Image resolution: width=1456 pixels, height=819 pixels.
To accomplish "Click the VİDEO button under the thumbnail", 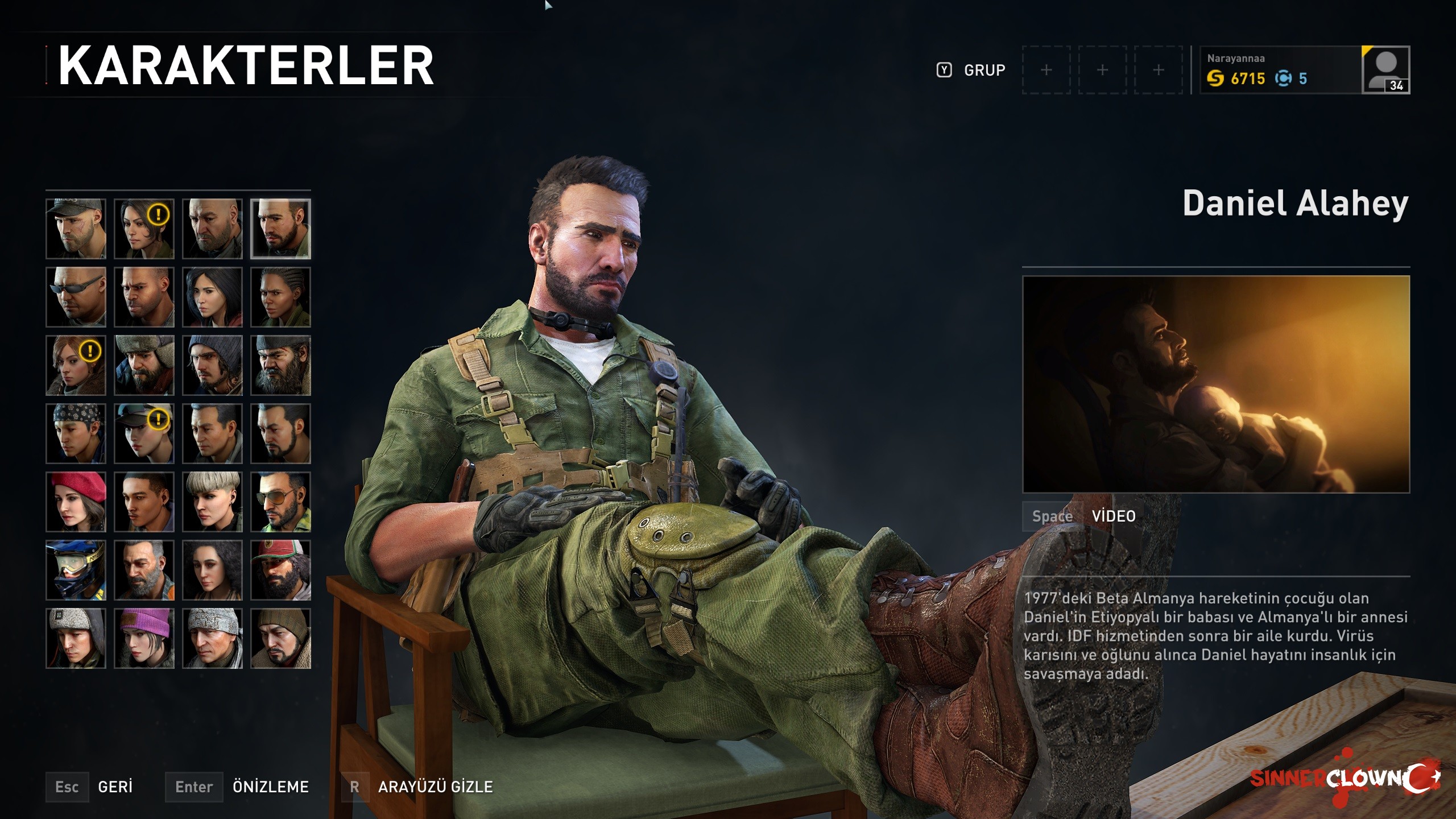I will (x=1113, y=516).
